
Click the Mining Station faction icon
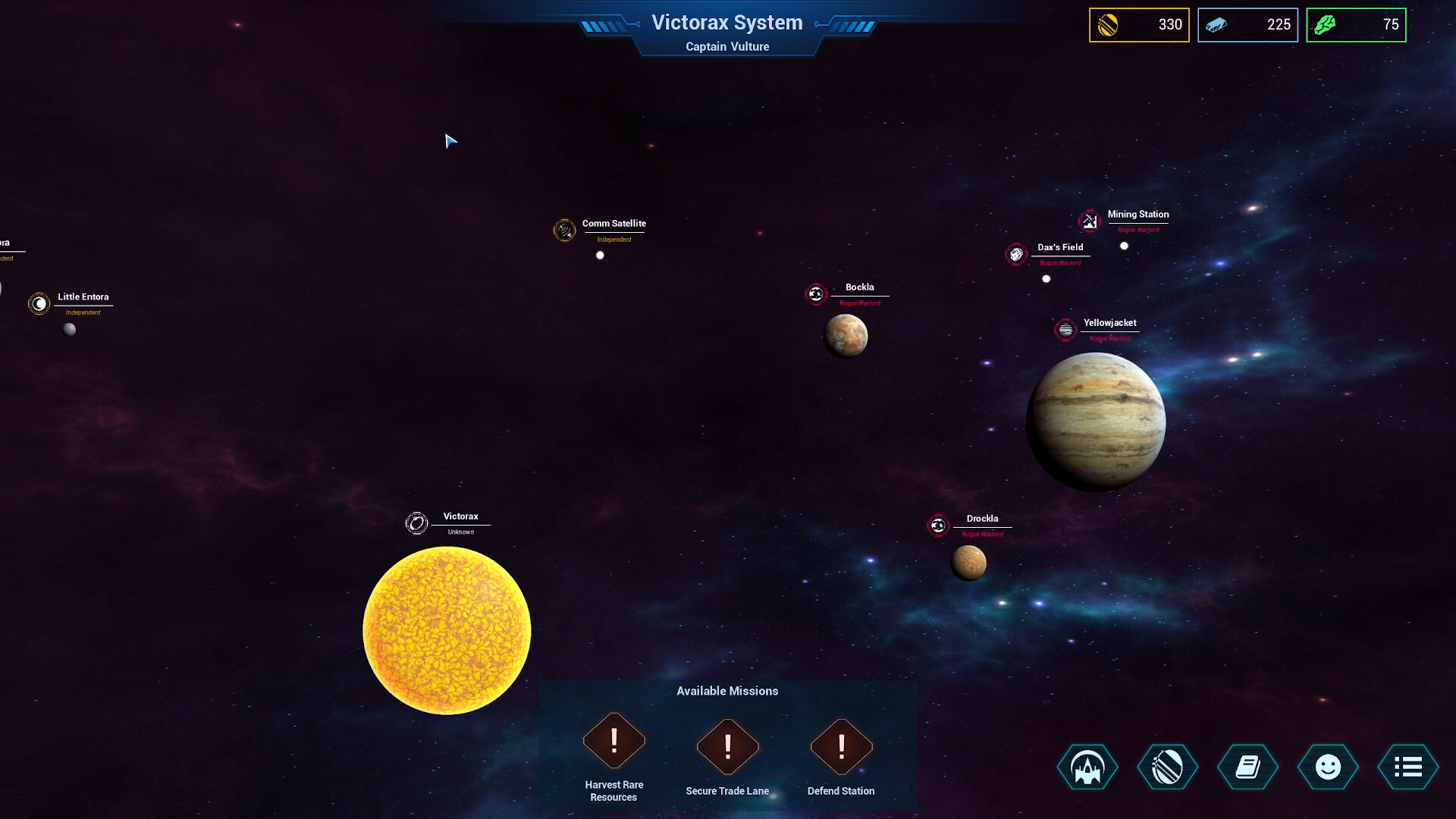click(1089, 221)
